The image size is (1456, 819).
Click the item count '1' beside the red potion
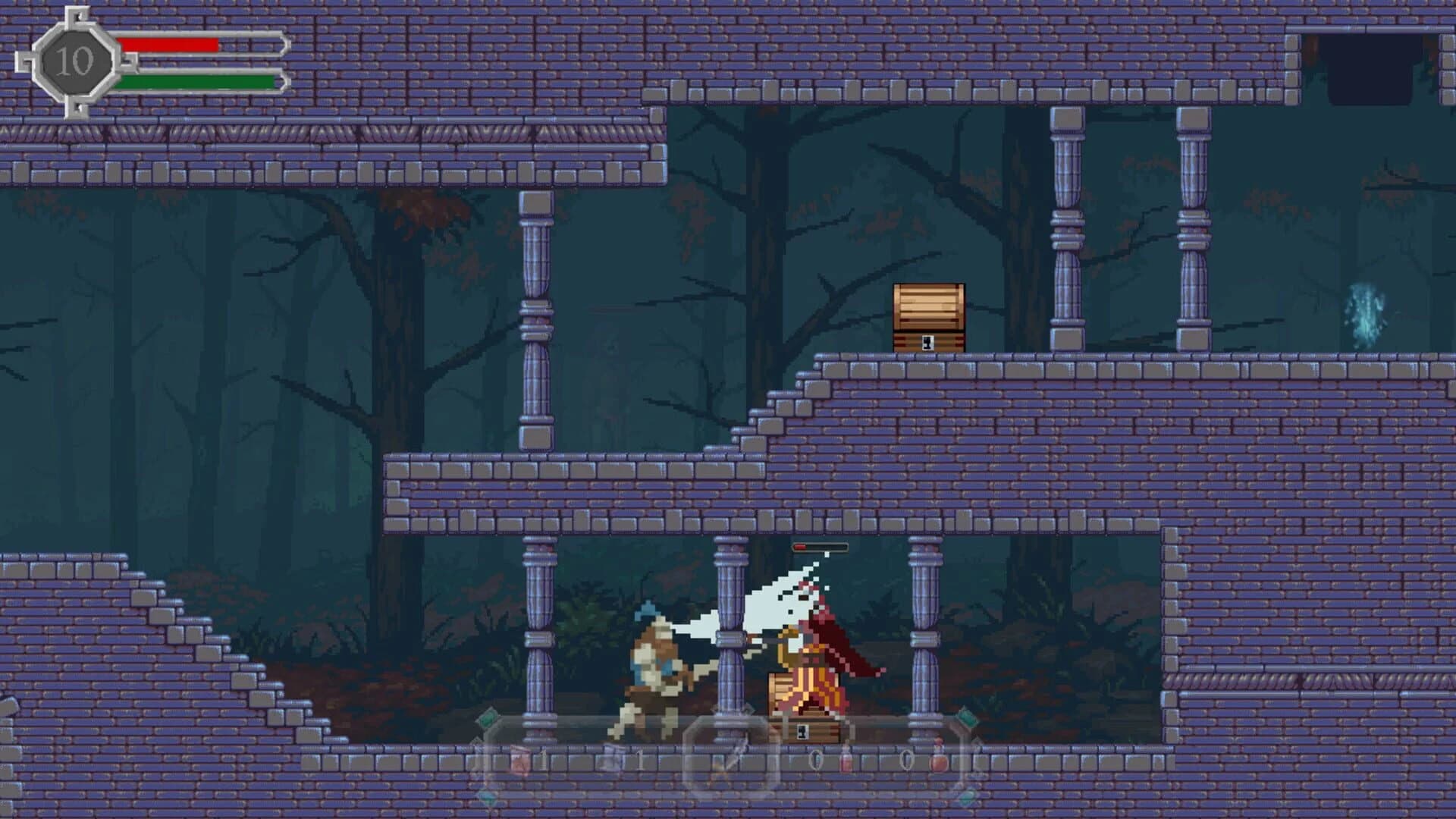point(541,758)
